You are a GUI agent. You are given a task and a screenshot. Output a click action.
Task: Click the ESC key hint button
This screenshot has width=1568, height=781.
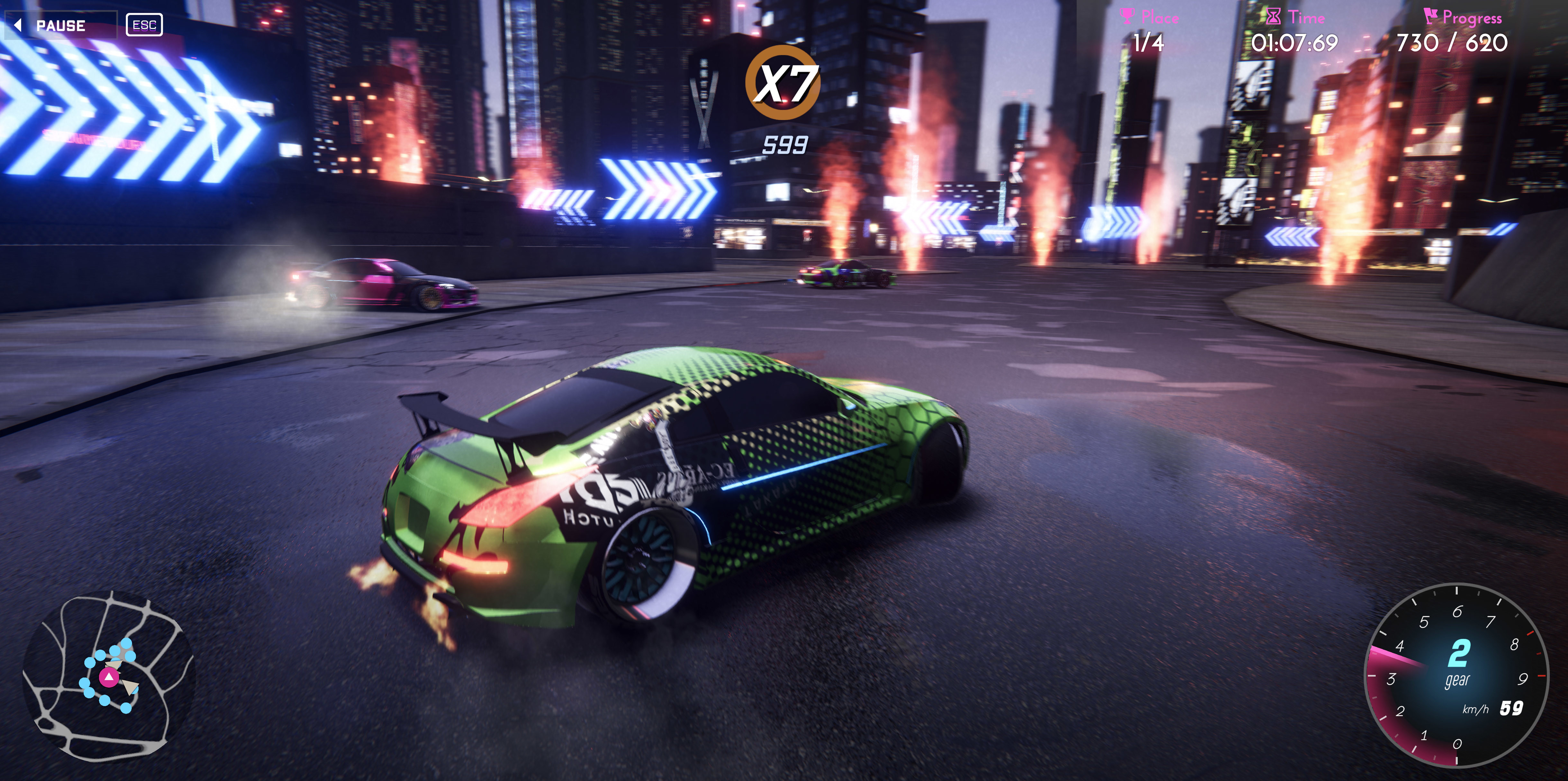coord(145,25)
